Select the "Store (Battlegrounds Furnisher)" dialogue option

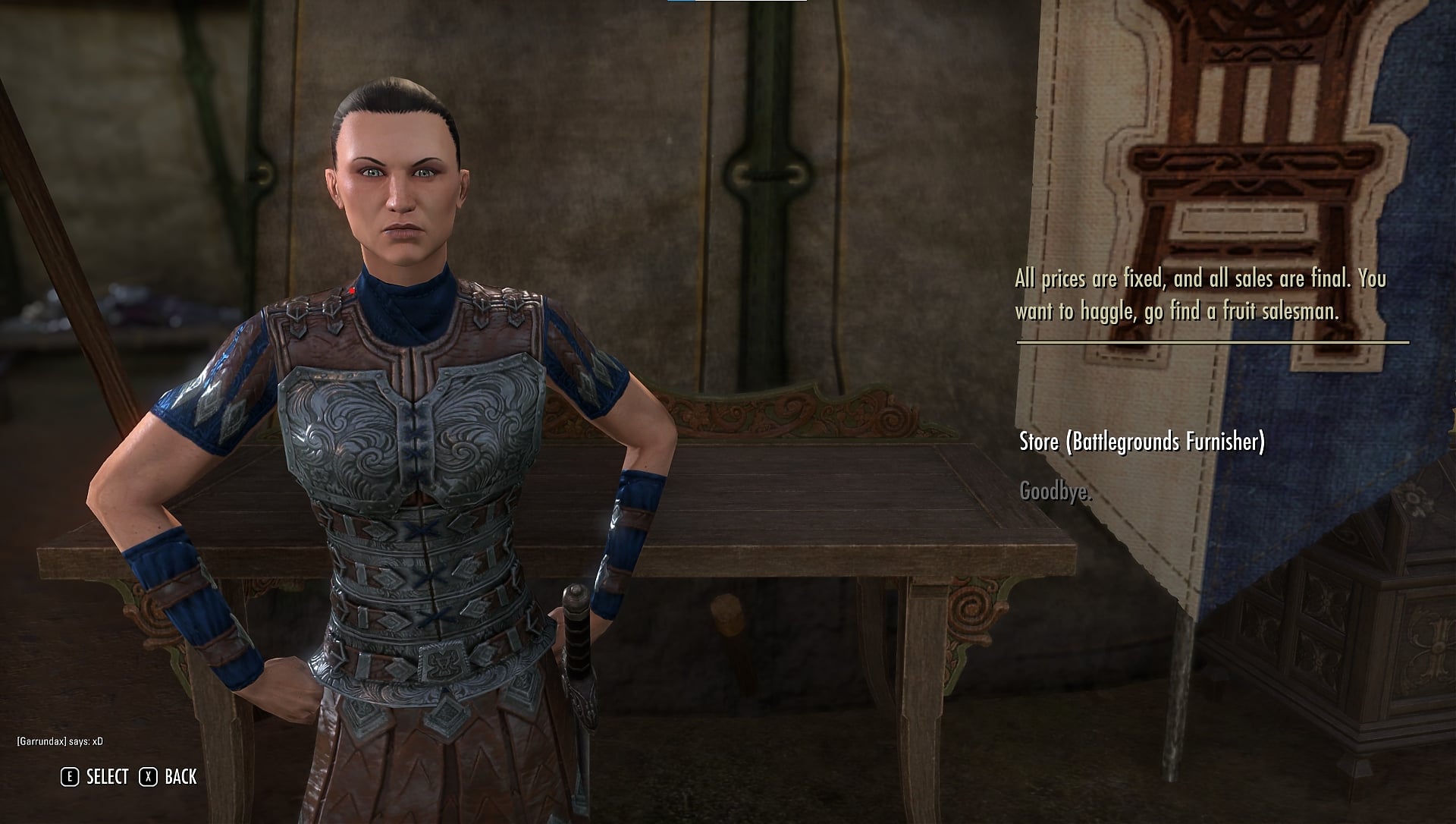pos(1141,442)
